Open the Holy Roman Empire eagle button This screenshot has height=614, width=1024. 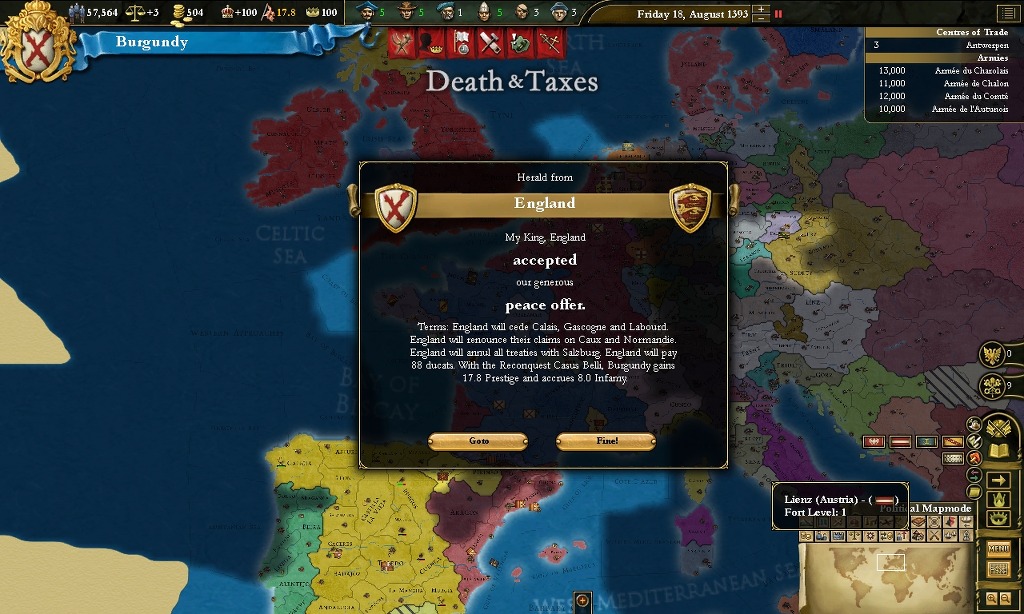pyautogui.click(x=992, y=353)
